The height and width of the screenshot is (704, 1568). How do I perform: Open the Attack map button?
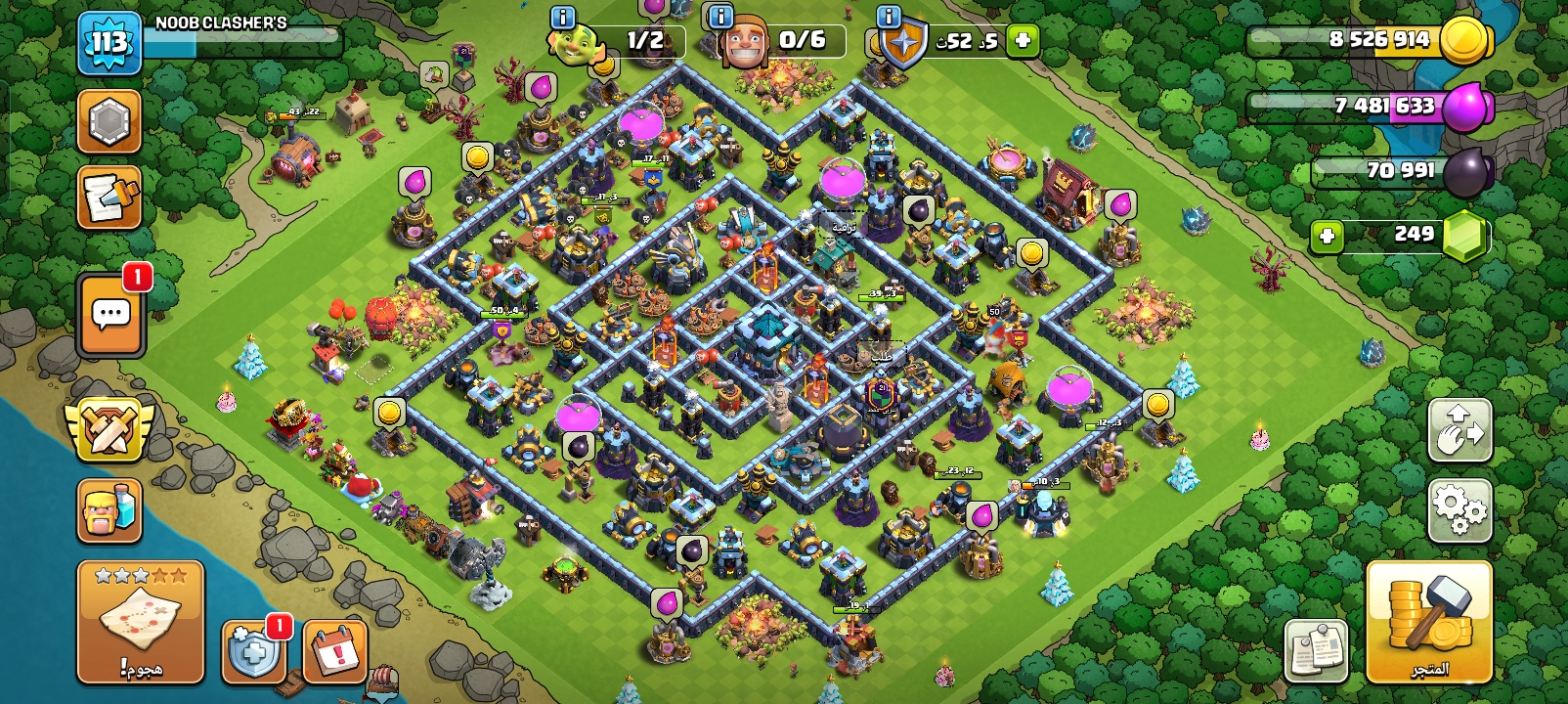point(141,622)
